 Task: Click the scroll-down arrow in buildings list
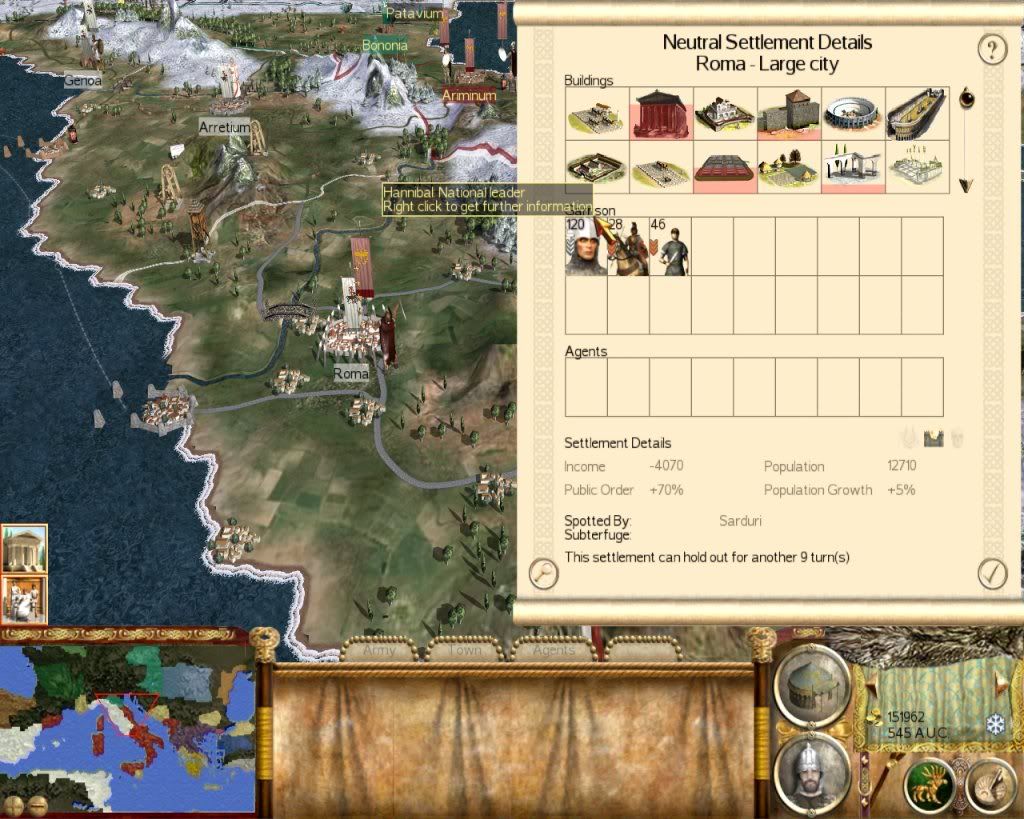tap(965, 185)
